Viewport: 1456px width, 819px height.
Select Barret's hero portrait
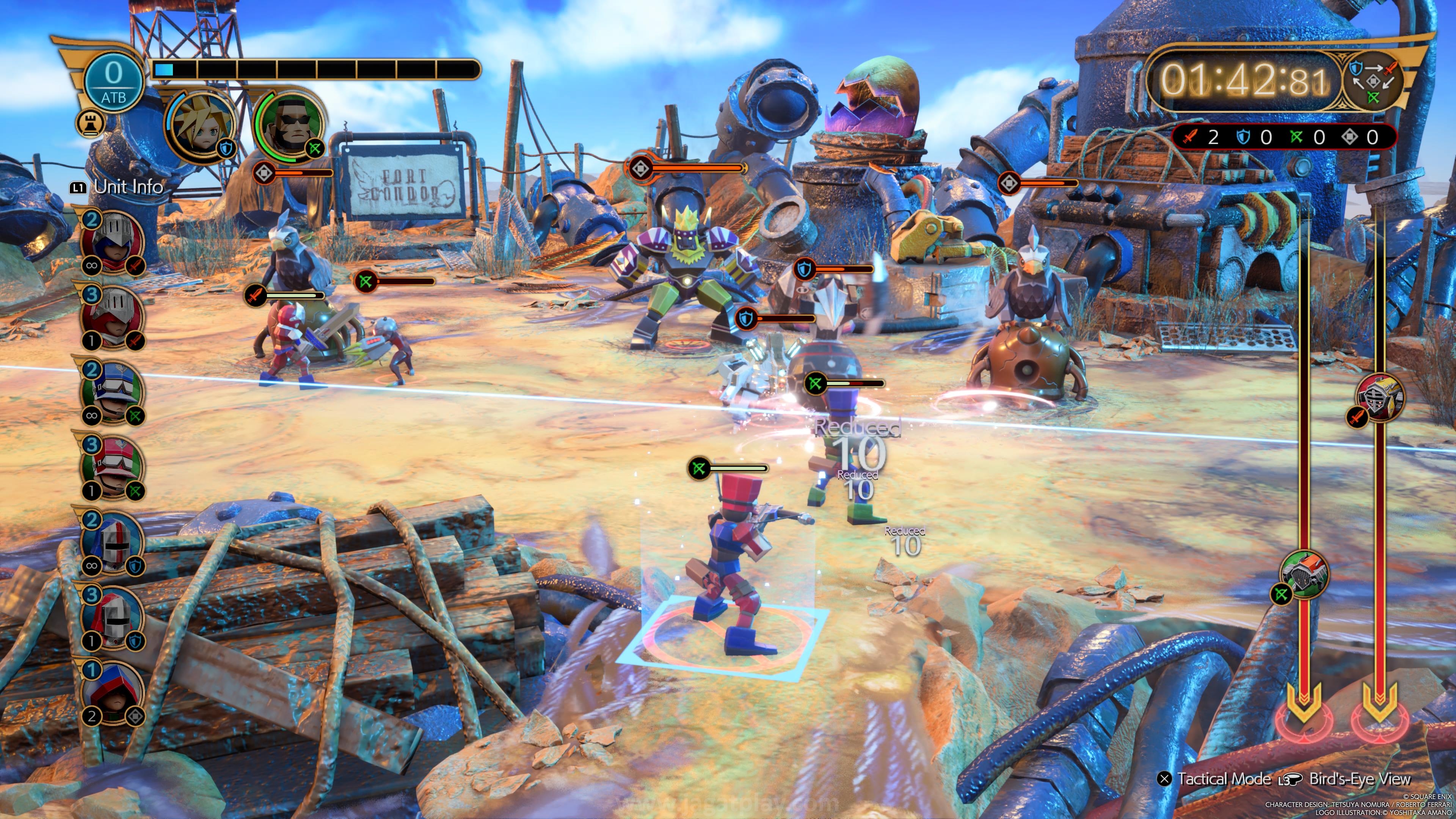pyautogui.click(x=289, y=129)
